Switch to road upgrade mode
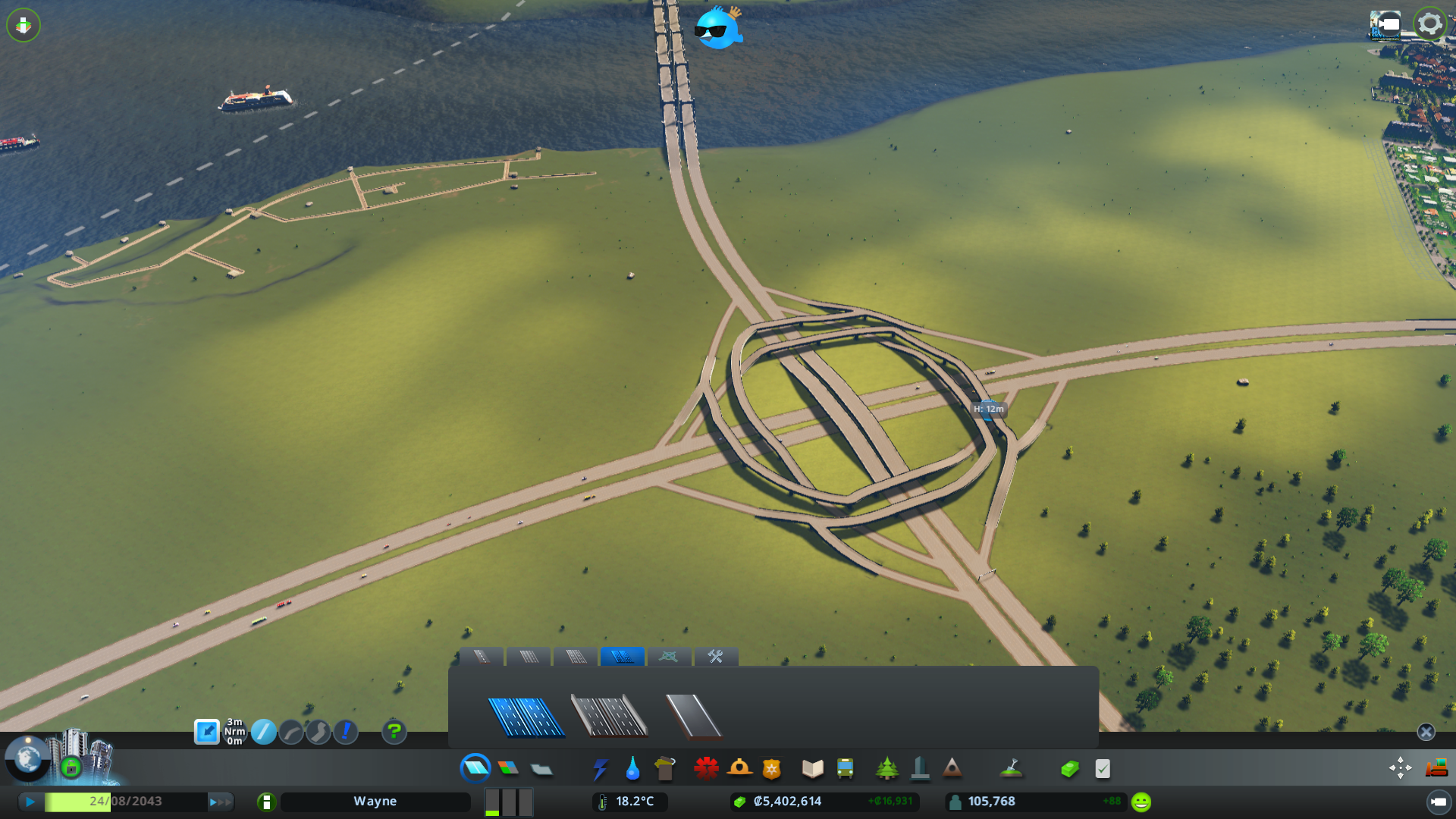 [x=345, y=733]
